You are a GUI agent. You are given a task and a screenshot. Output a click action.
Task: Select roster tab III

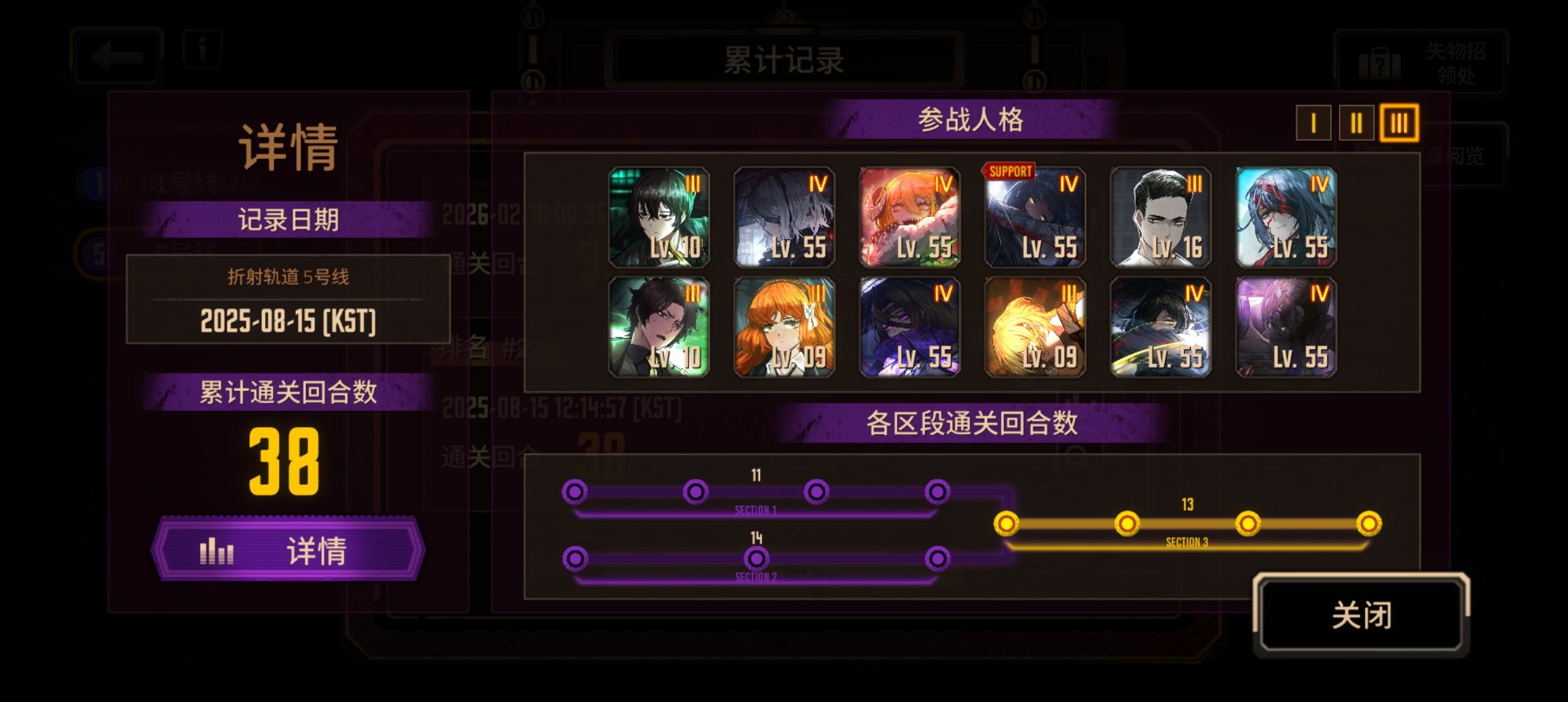pos(1400,123)
